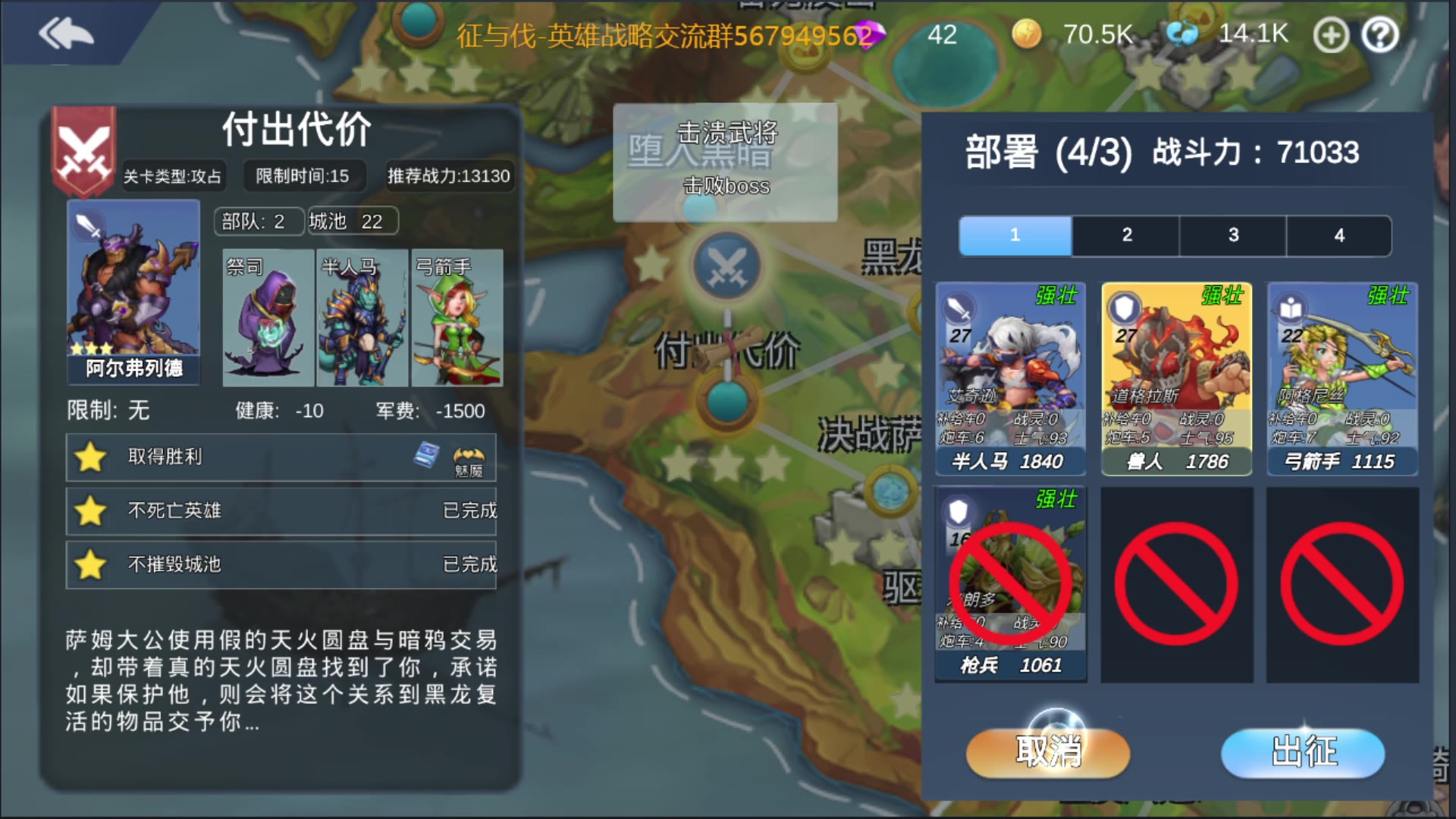Switch to deployment squad tab 4
Image resolution: width=1456 pixels, height=819 pixels.
pos(1341,235)
